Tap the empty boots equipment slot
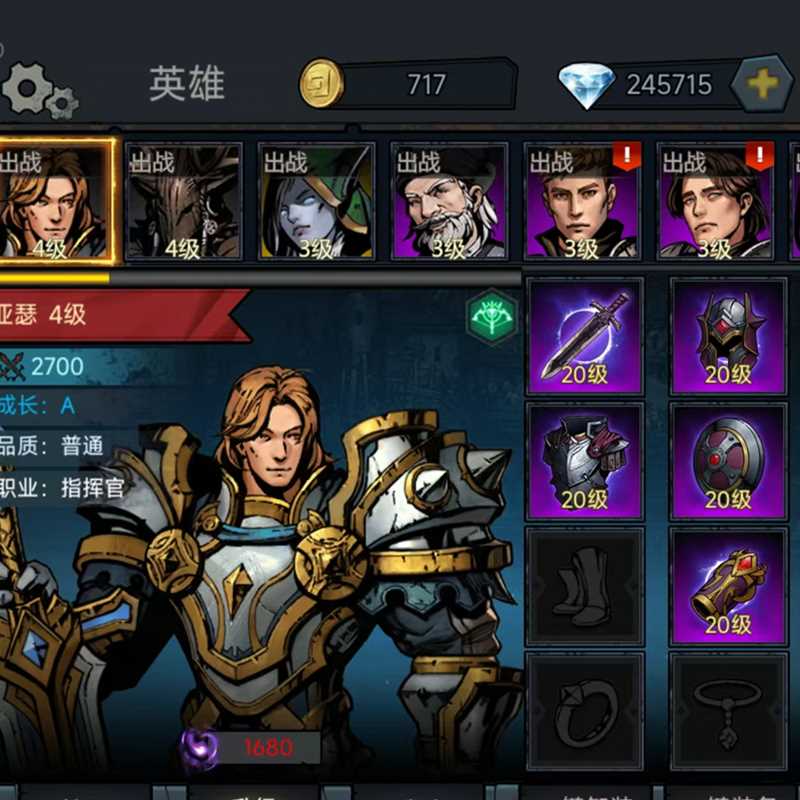 (585, 585)
